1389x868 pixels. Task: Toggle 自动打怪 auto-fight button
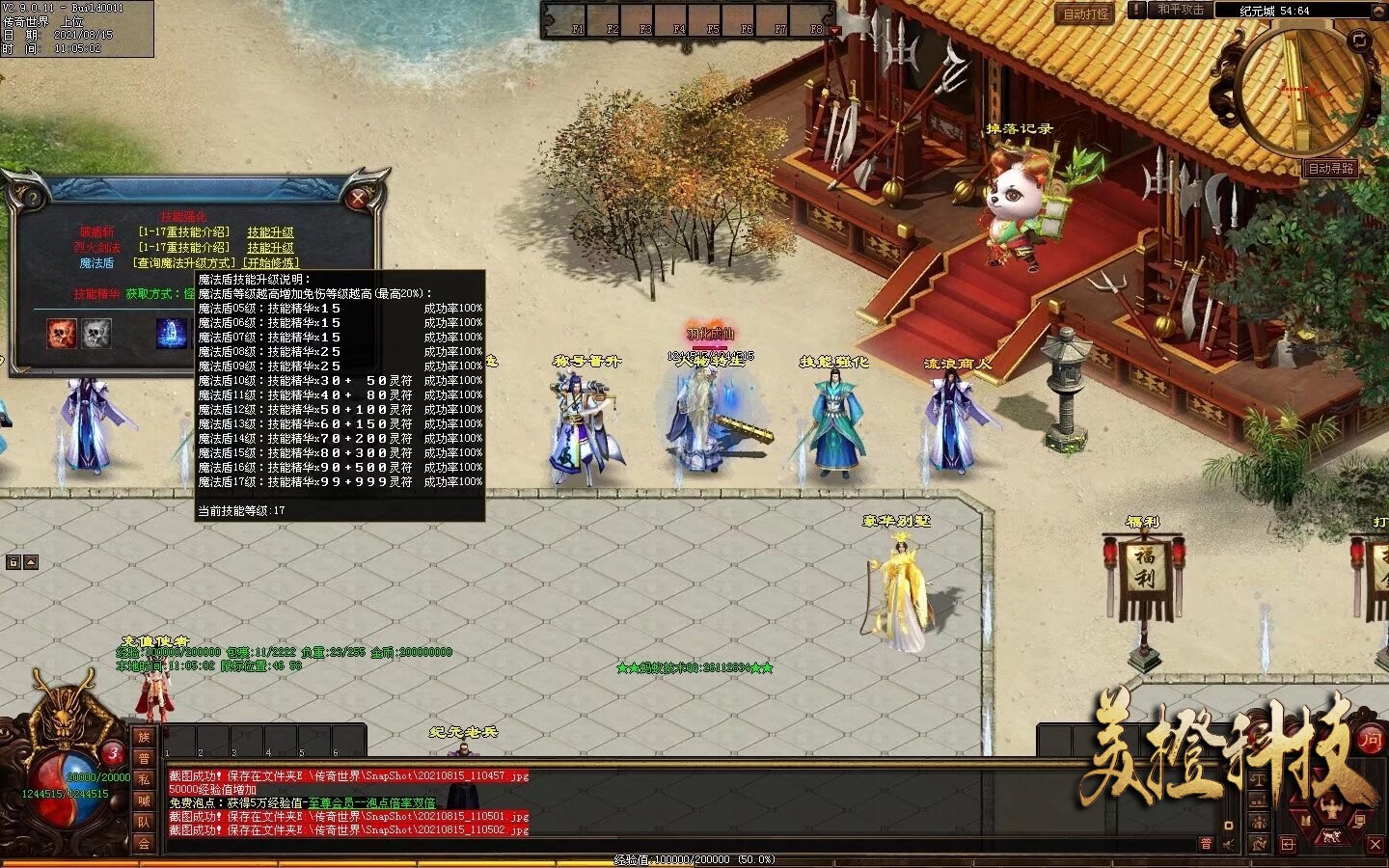click(x=1086, y=14)
